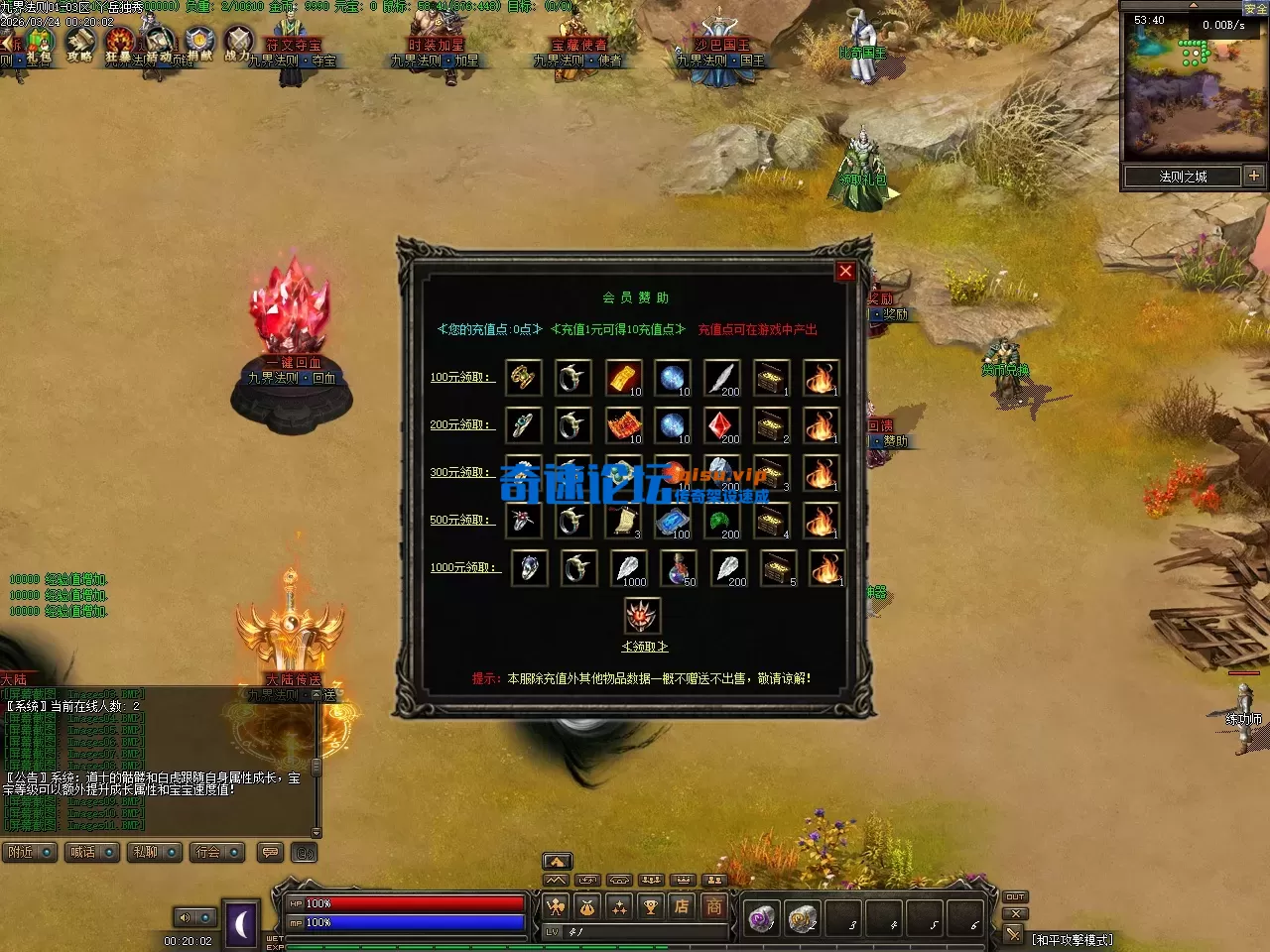The width and height of the screenshot is (1270, 952).
Task: Close the 会员赞助 sponsorship window
Action: coord(845,272)
